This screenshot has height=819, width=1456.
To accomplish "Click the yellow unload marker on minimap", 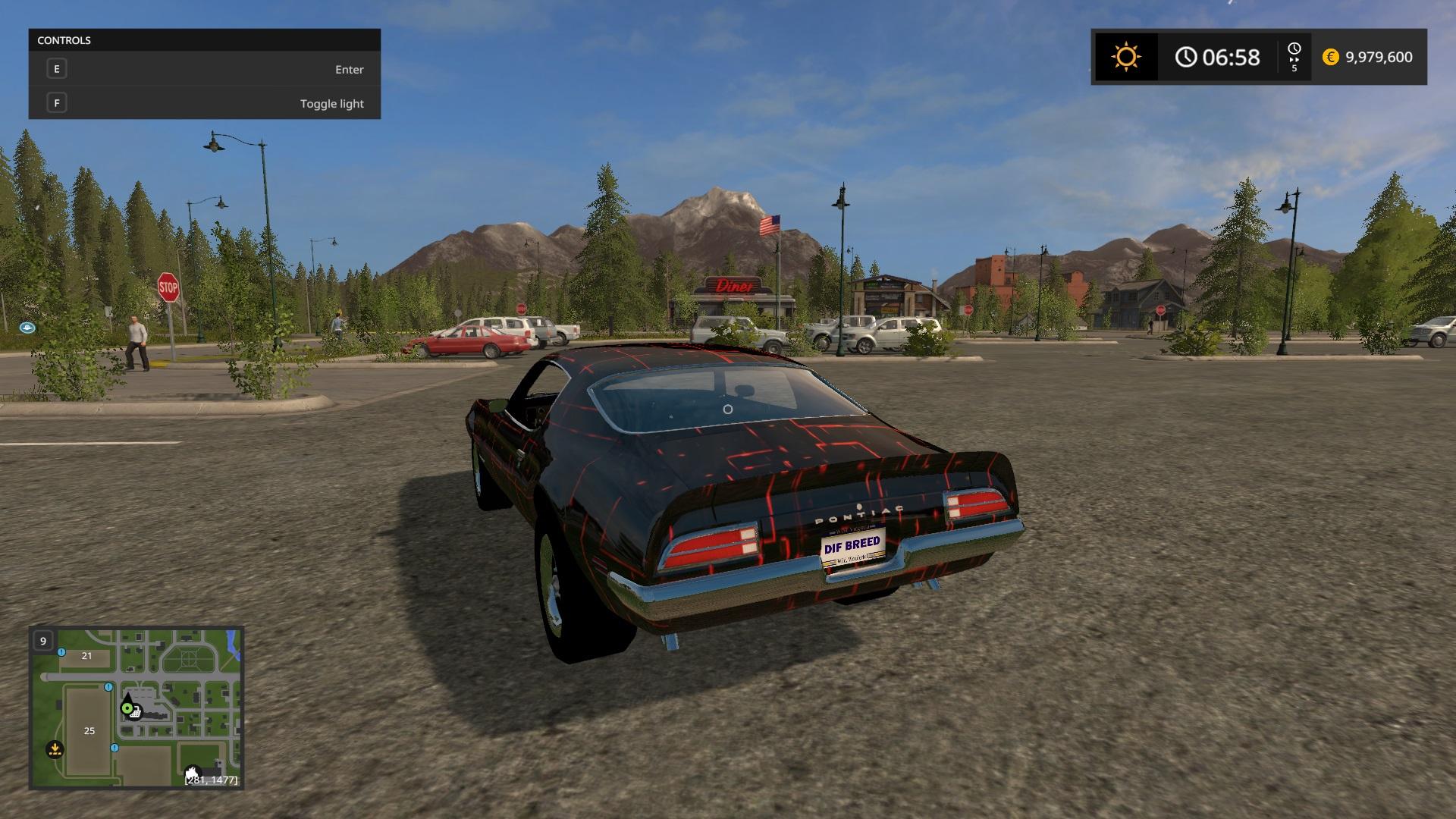I will 55,749.
